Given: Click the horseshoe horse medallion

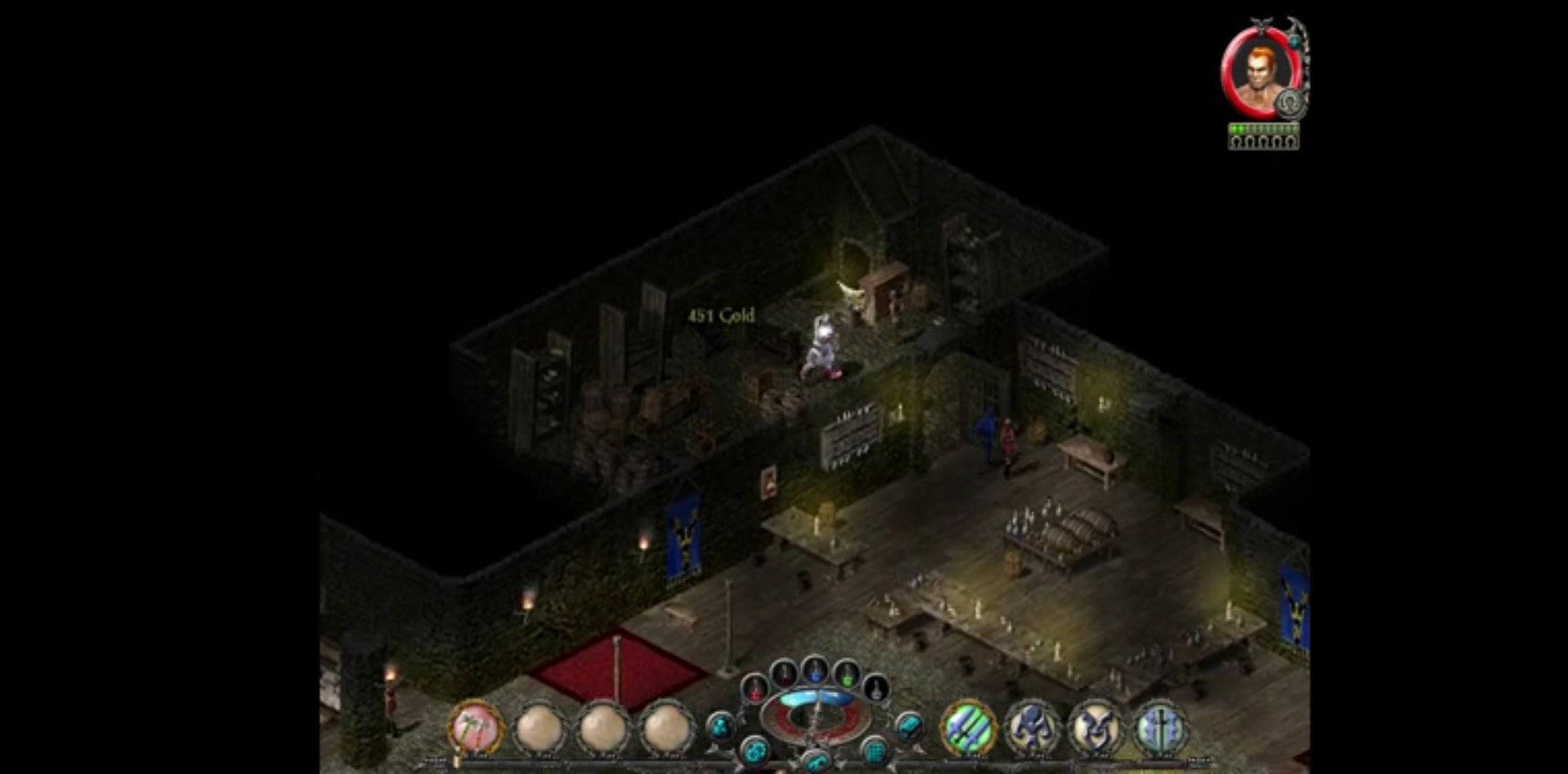Looking at the screenshot, I should (x=1290, y=103).
